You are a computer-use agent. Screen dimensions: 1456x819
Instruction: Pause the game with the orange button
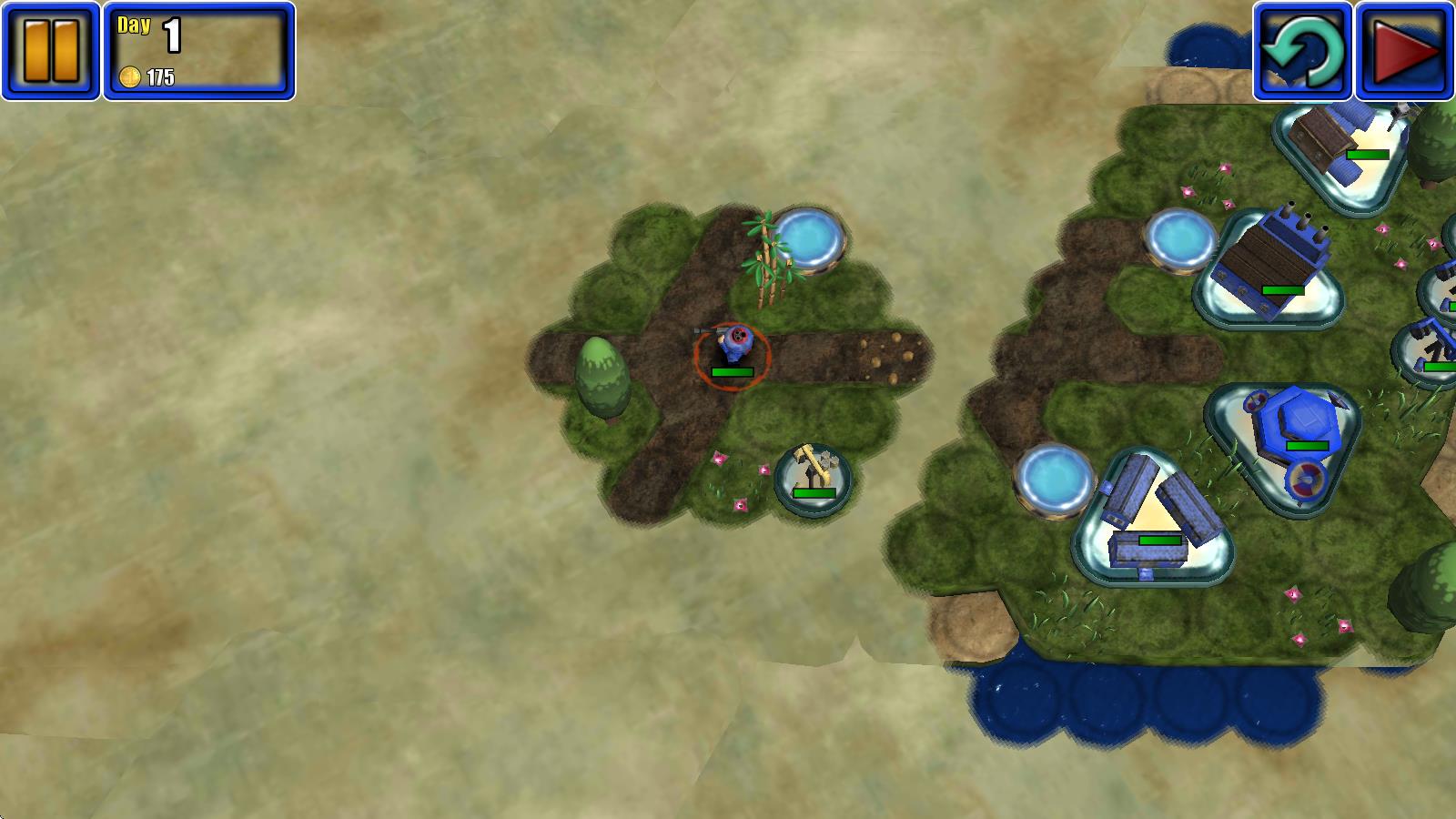pyautogui.click(x=50, y=51)
